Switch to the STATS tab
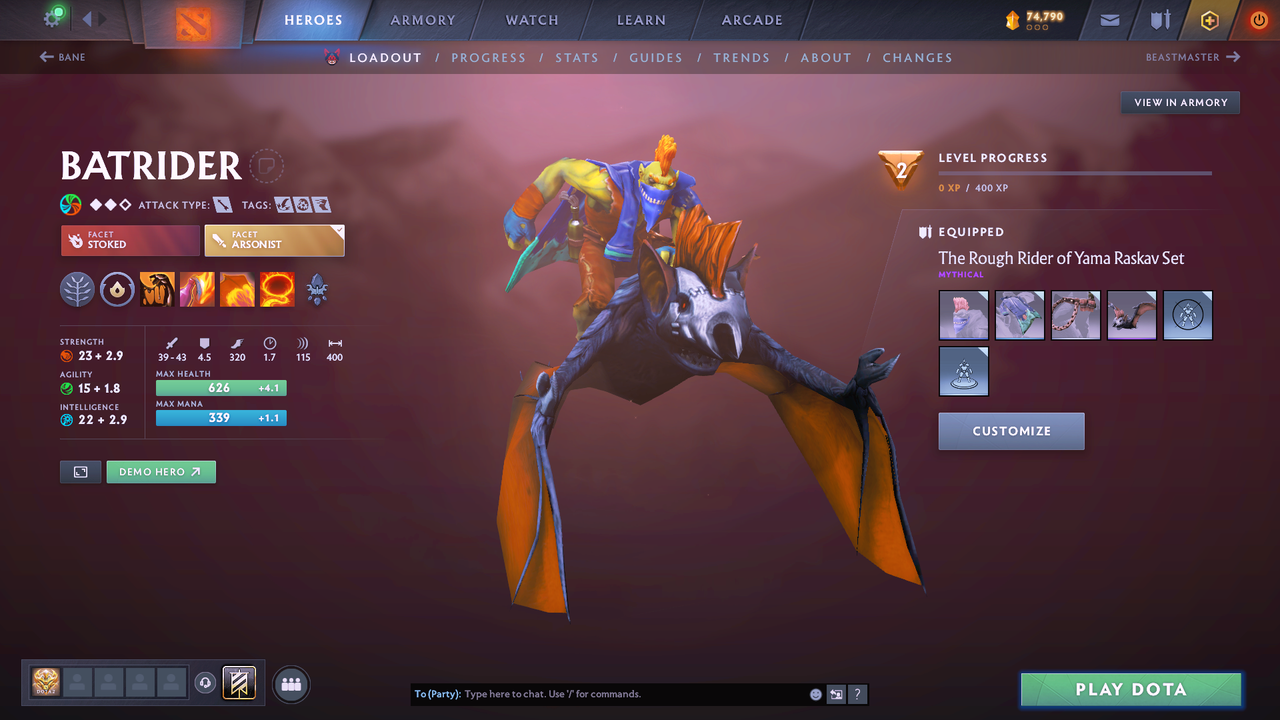Image resolution: width=1280 pixels, height=720 pixels. tap(577, 57)
